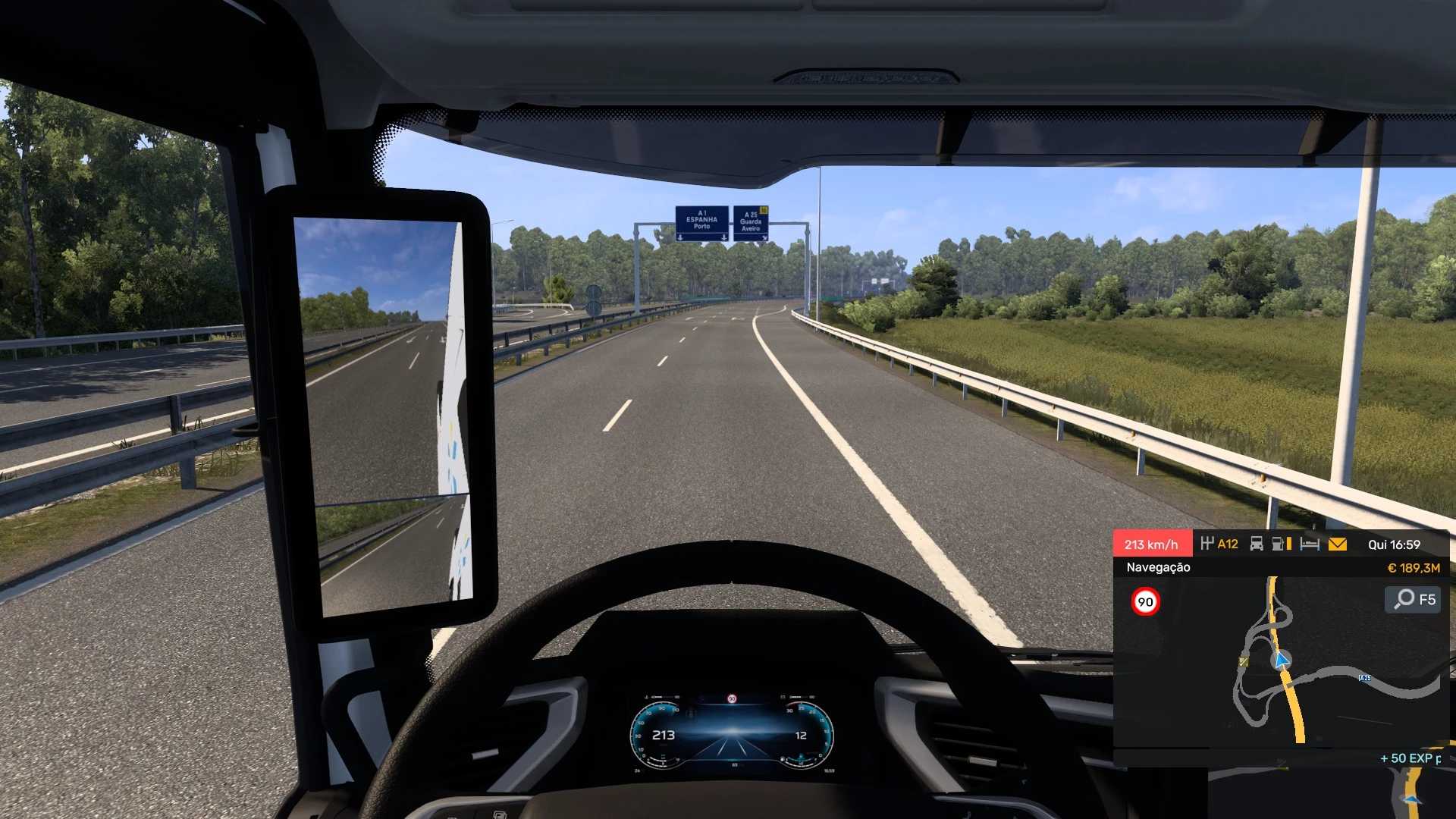Open the yellow mail envelope icon

[1338, 544]
